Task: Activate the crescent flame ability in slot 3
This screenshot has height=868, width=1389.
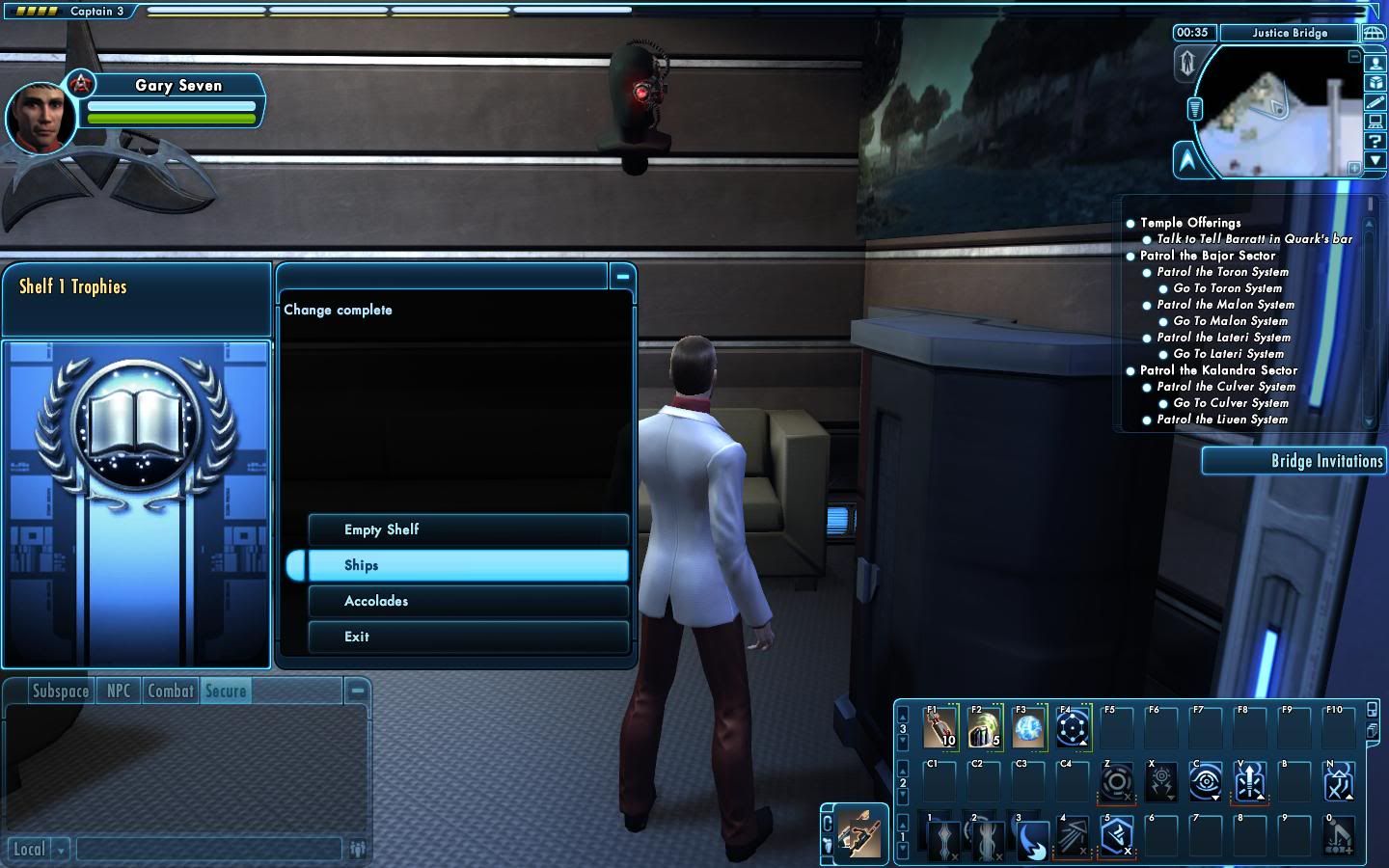Action: coord(1028,837)
